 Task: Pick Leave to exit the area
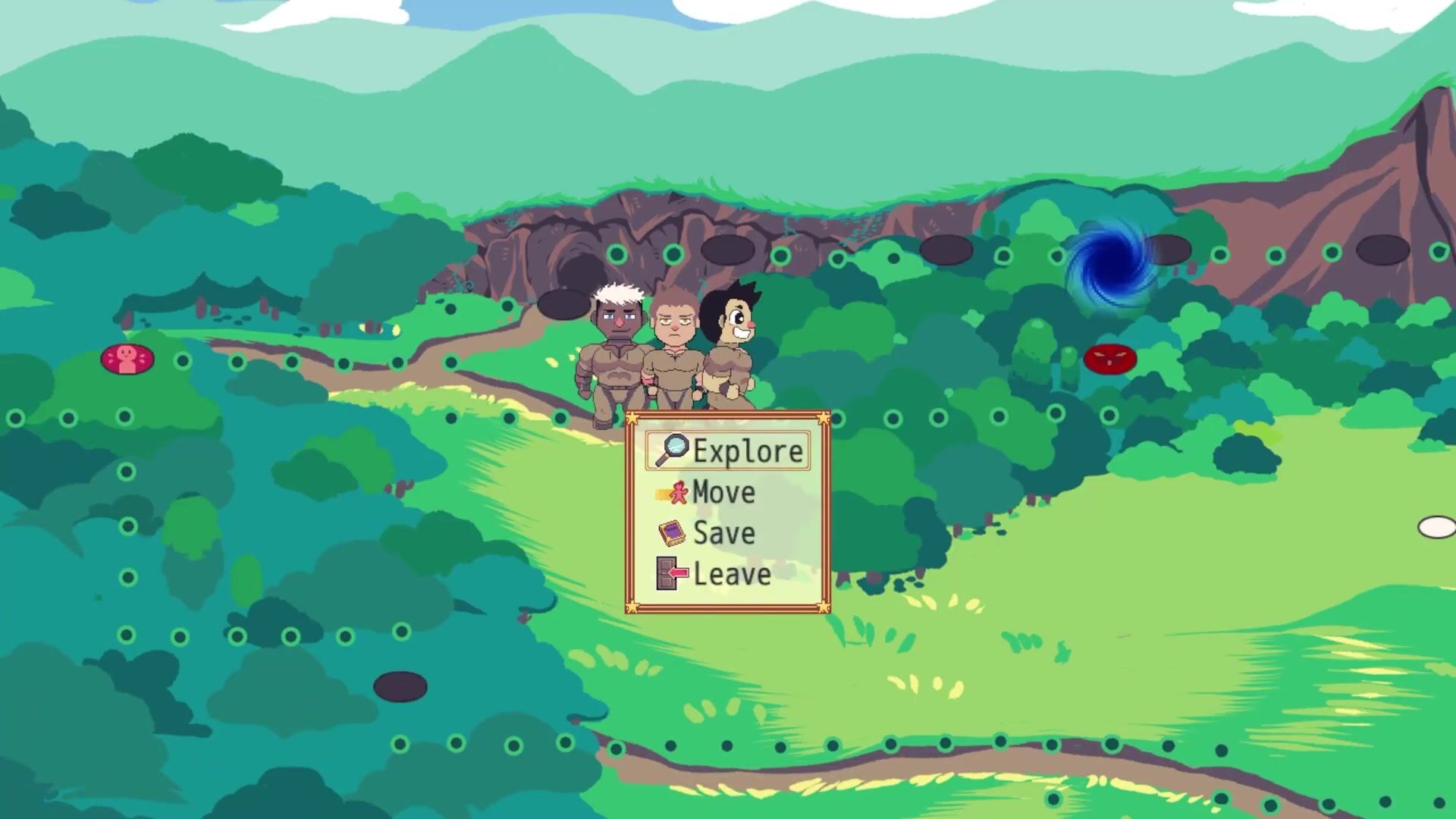(730, 574)
